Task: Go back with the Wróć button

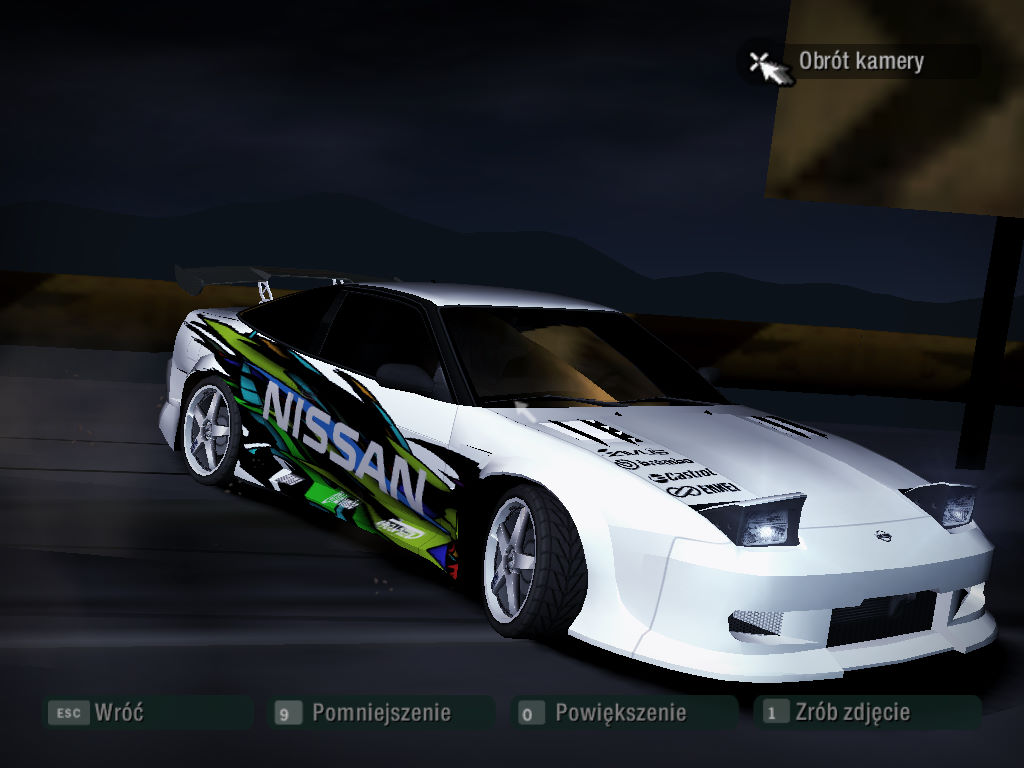Action: [118, 713]
